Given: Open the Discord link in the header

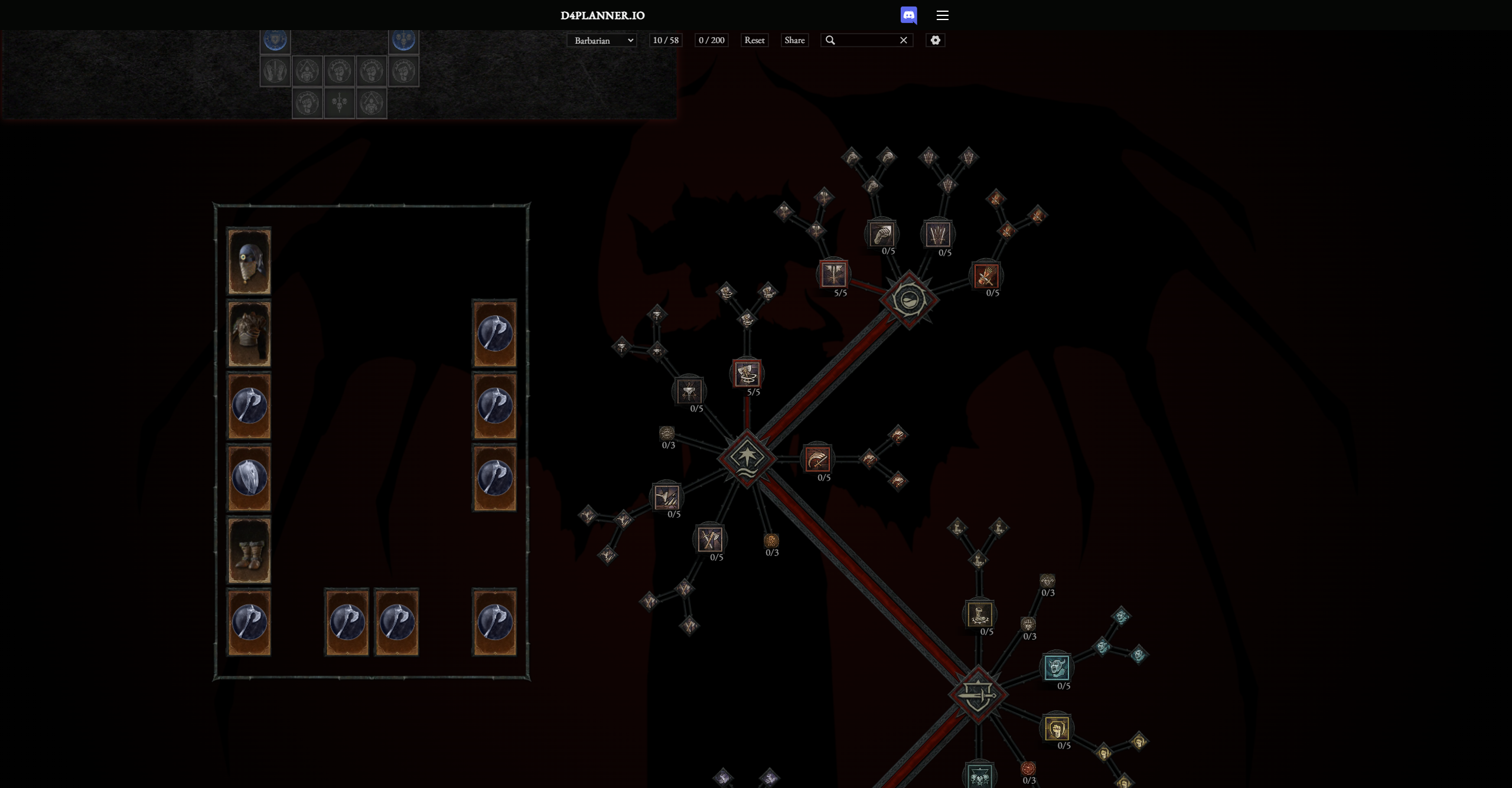Looking at the screenshot, I should point(909,15).
